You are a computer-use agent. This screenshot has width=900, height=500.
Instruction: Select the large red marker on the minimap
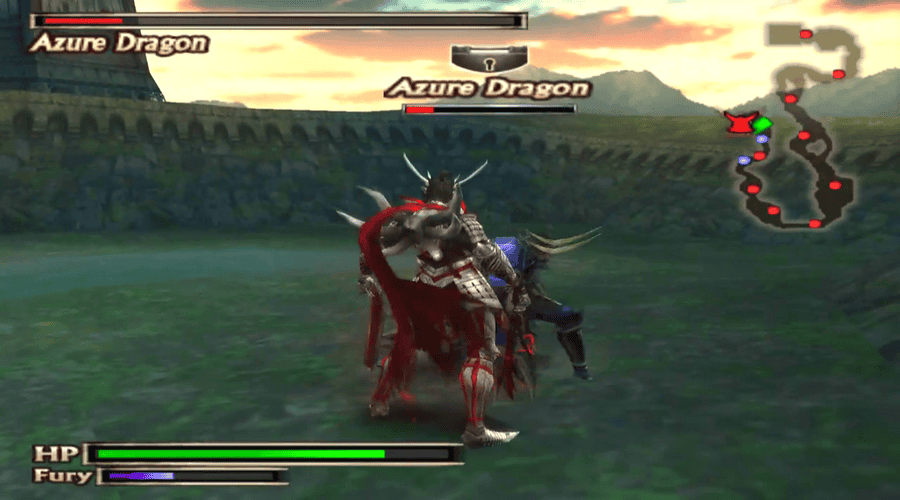[739, 123]
